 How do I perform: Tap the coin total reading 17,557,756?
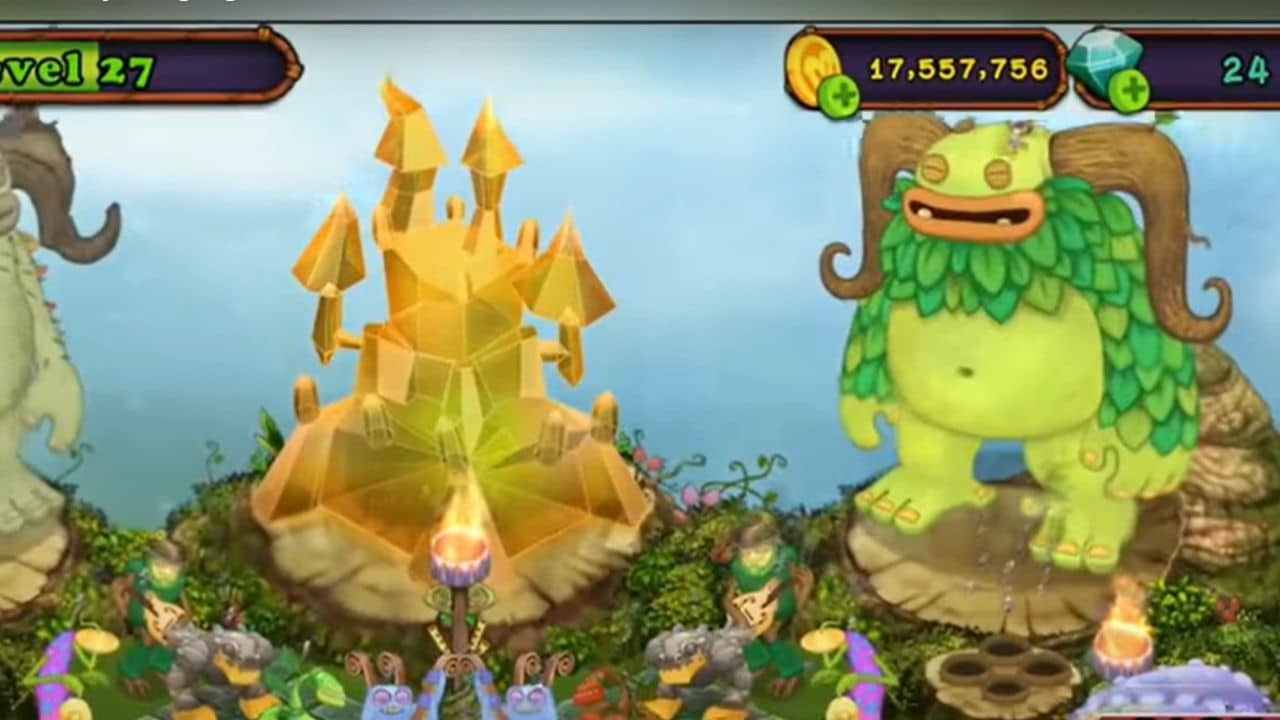point(960,68)
